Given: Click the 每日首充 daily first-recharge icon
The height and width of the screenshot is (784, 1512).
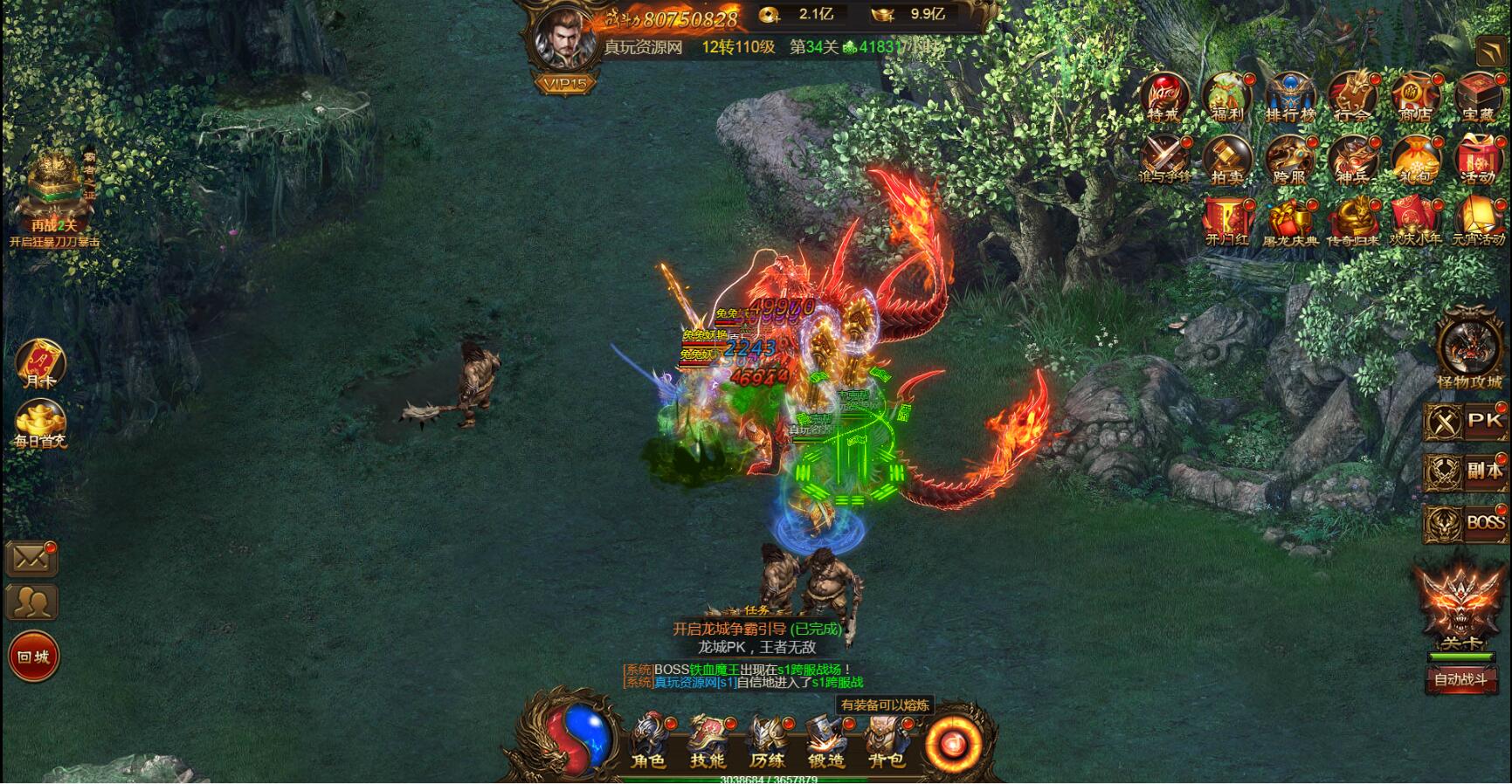Looking at the screenshot, I should pos(40,424).
